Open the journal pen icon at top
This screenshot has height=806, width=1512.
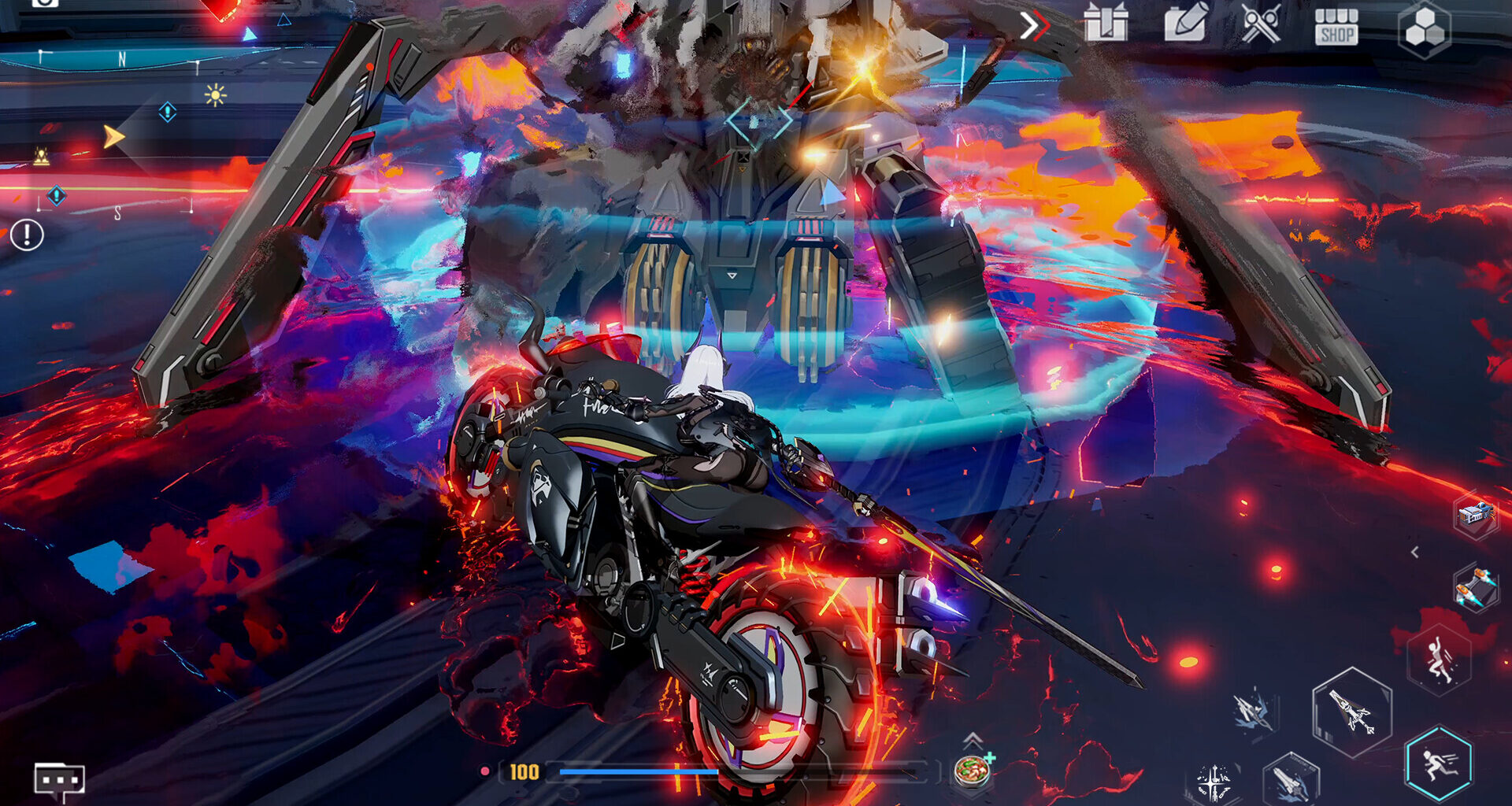pos(1185,24)
